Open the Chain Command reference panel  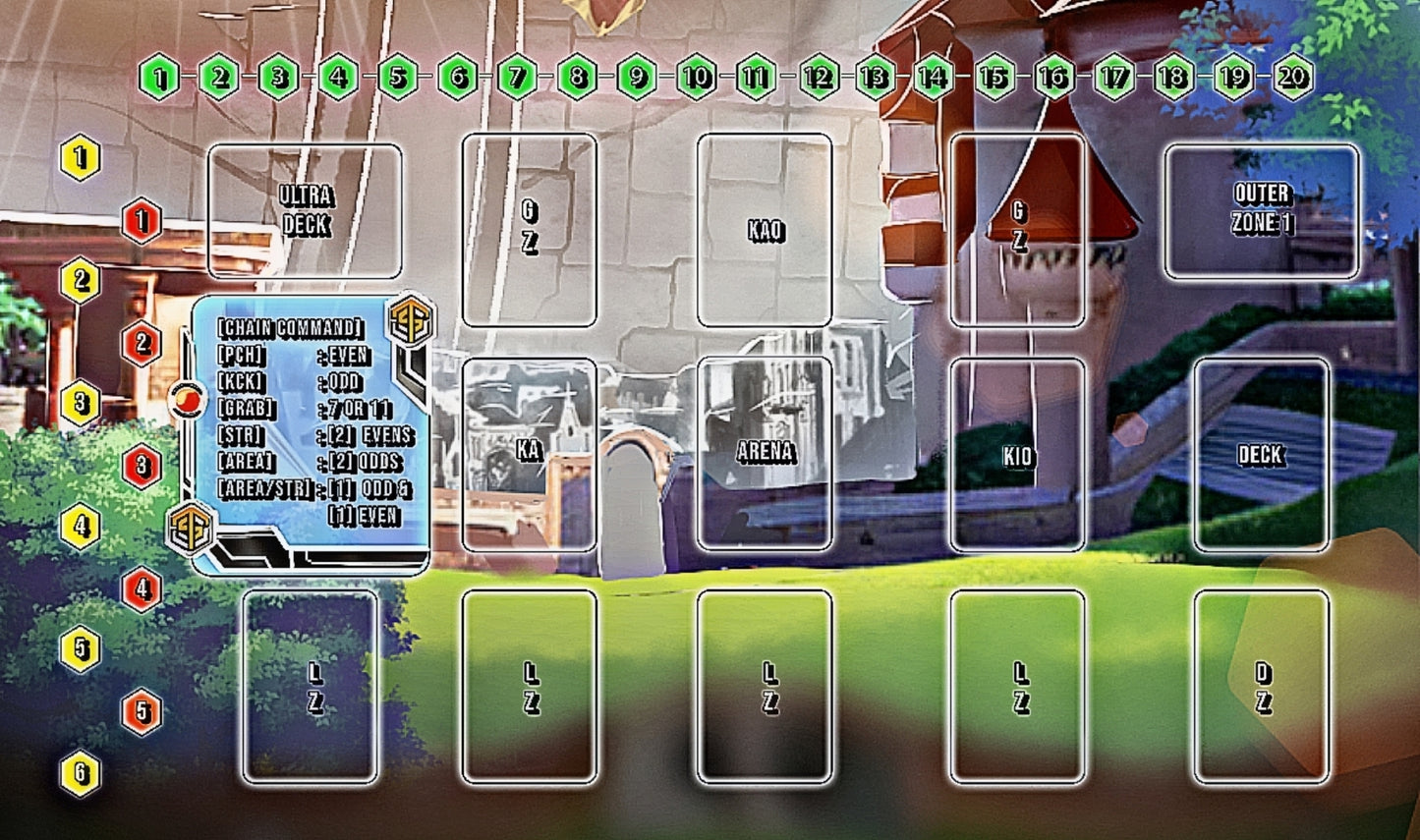pos(311,434)
